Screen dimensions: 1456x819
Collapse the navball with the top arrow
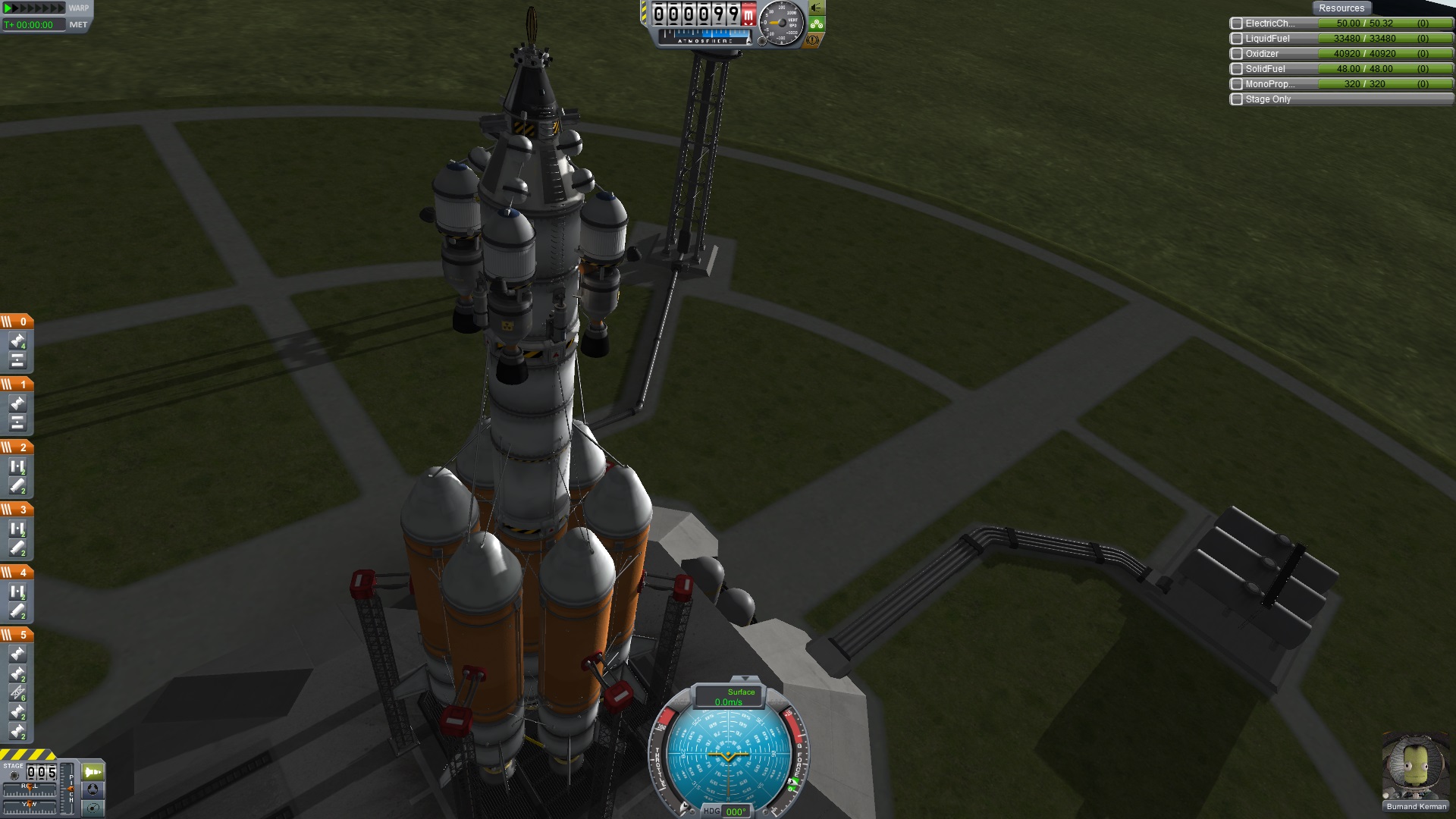[745, 679]
